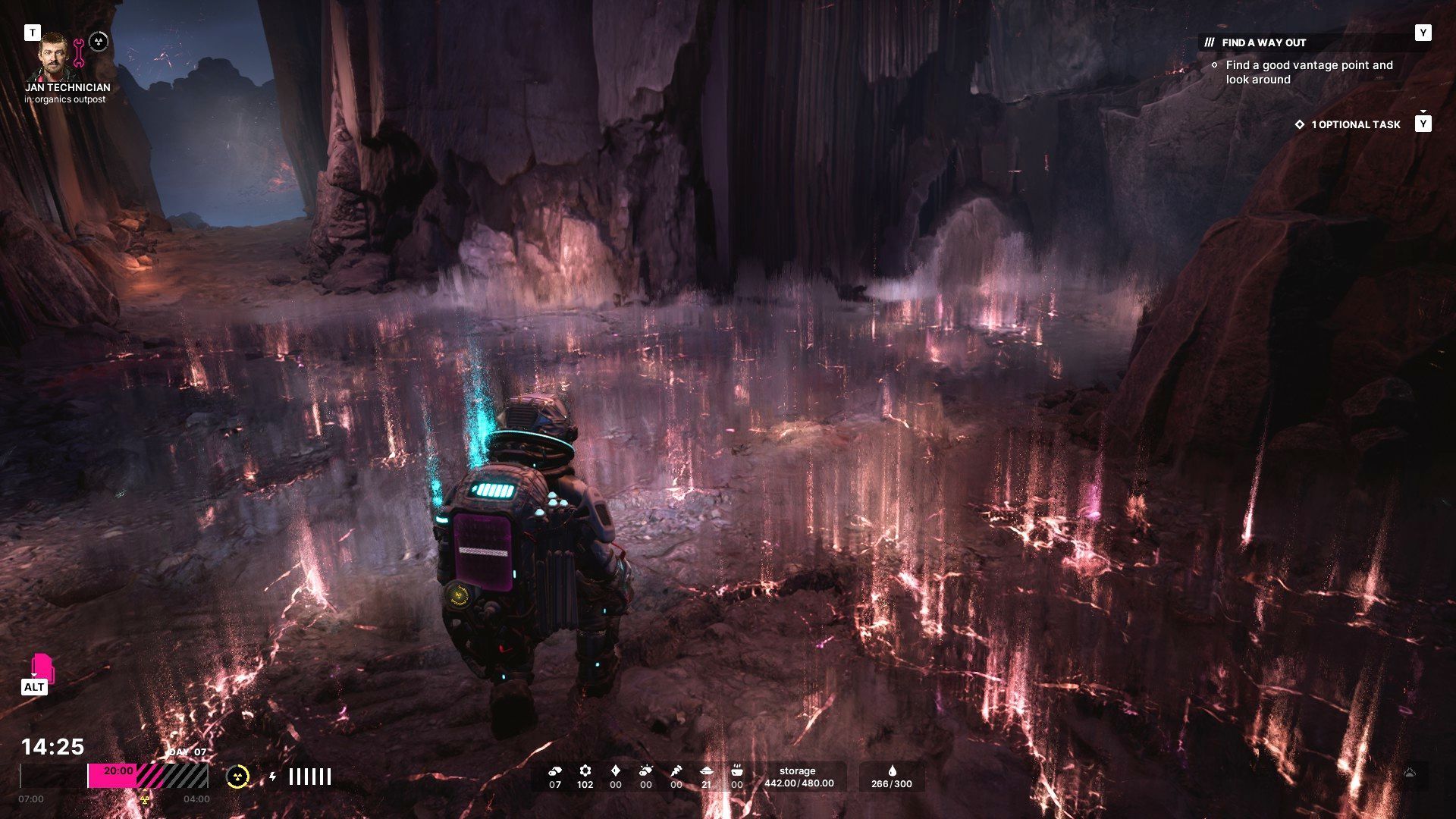Screen dimensions: 1456x819
Task: Click the yellow radiation gauge icon
Action: tap(237, 777)
